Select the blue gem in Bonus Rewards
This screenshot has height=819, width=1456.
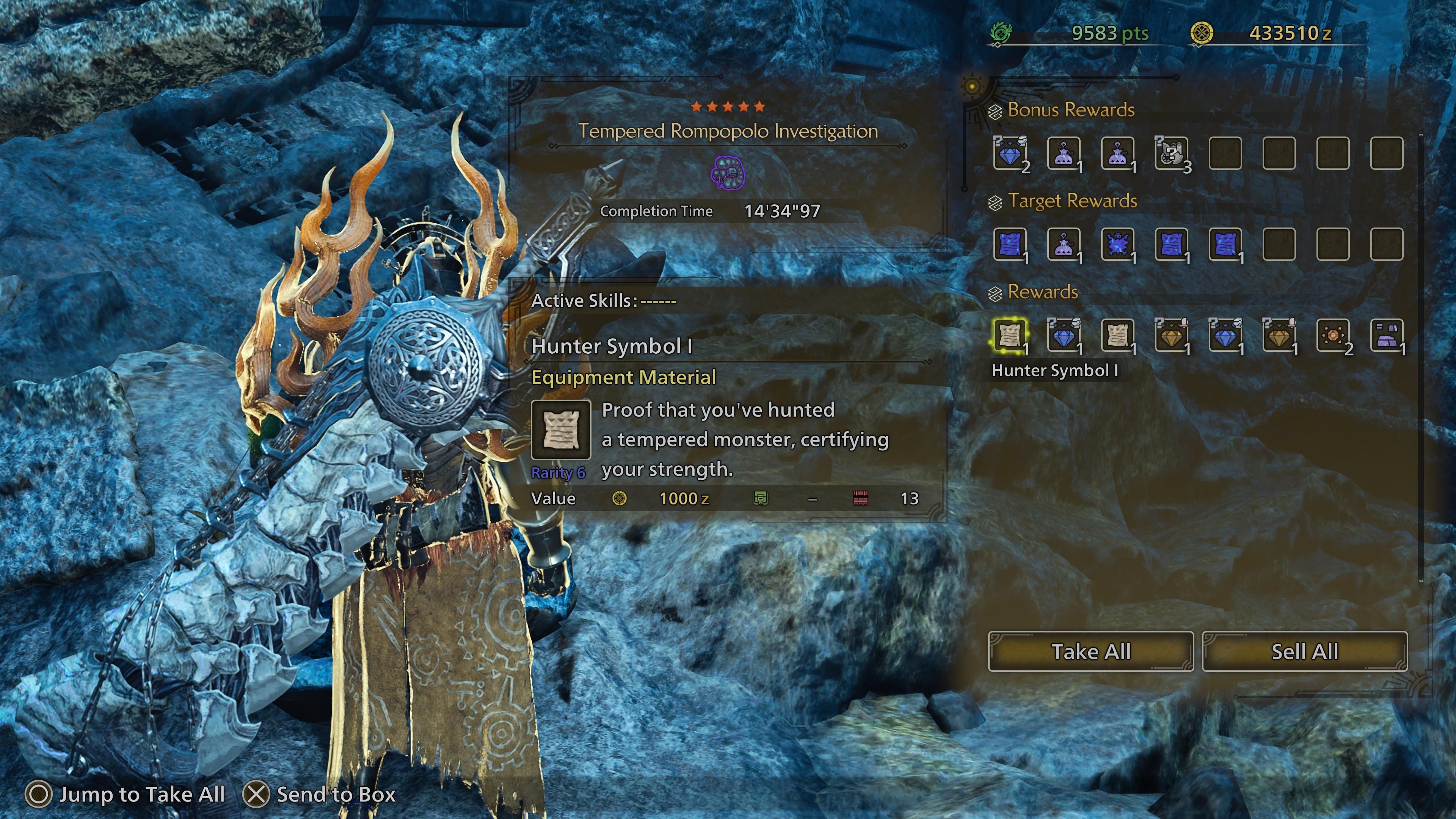pyautogui.click(x=1009, y=153)
